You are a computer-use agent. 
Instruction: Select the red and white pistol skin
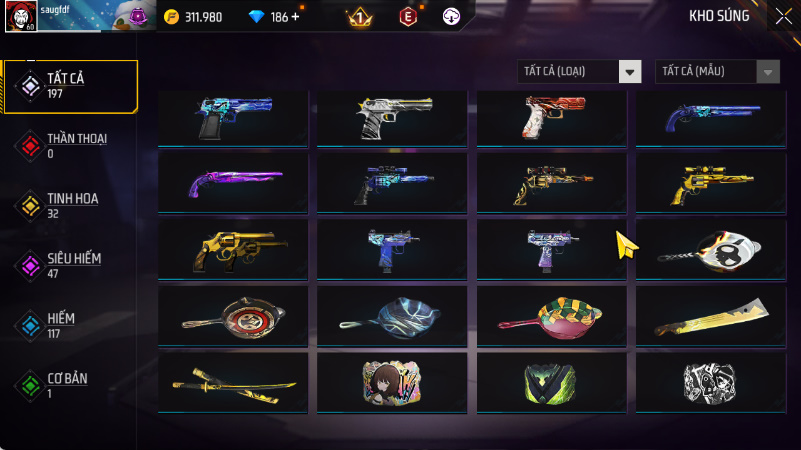click(x=551, y=118)
